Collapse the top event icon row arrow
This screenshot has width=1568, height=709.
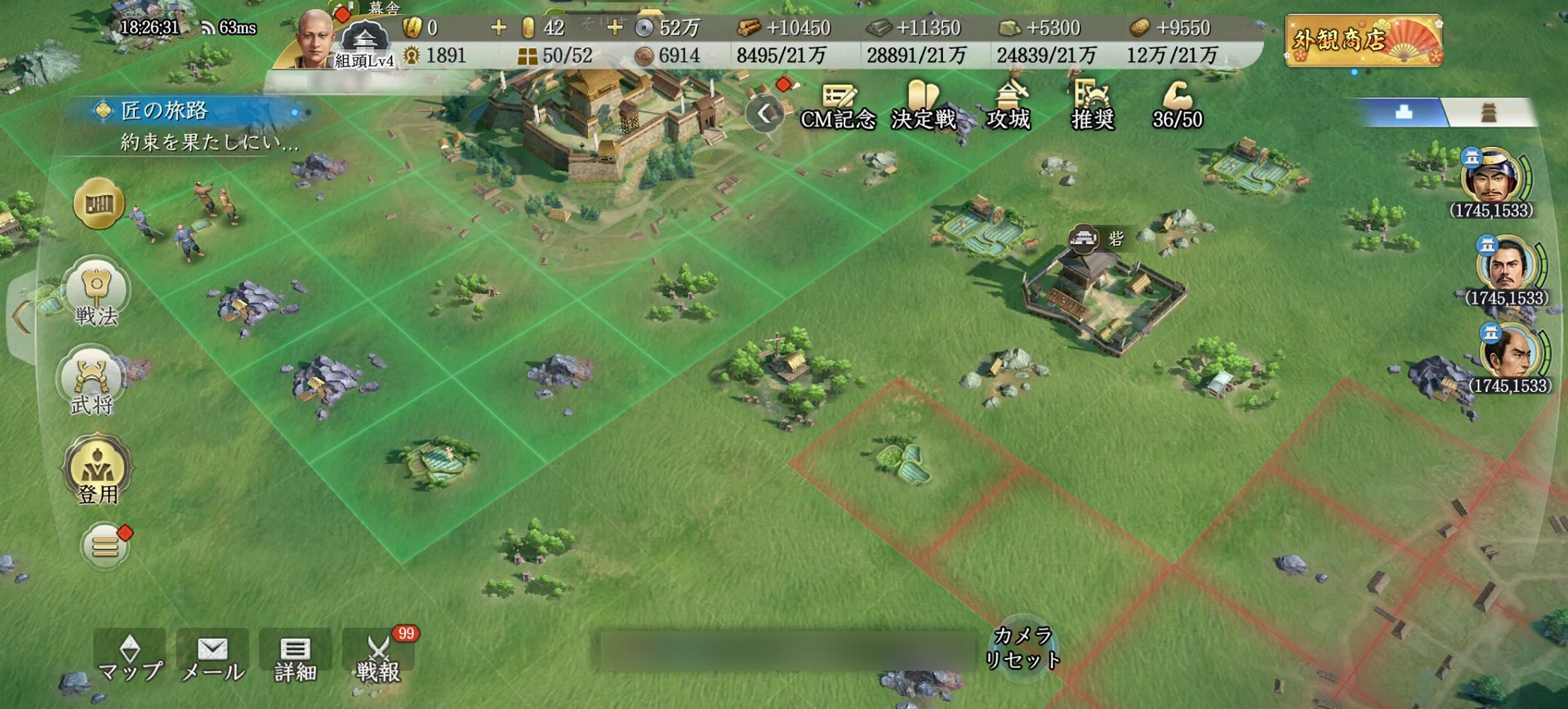coord(764,114)
